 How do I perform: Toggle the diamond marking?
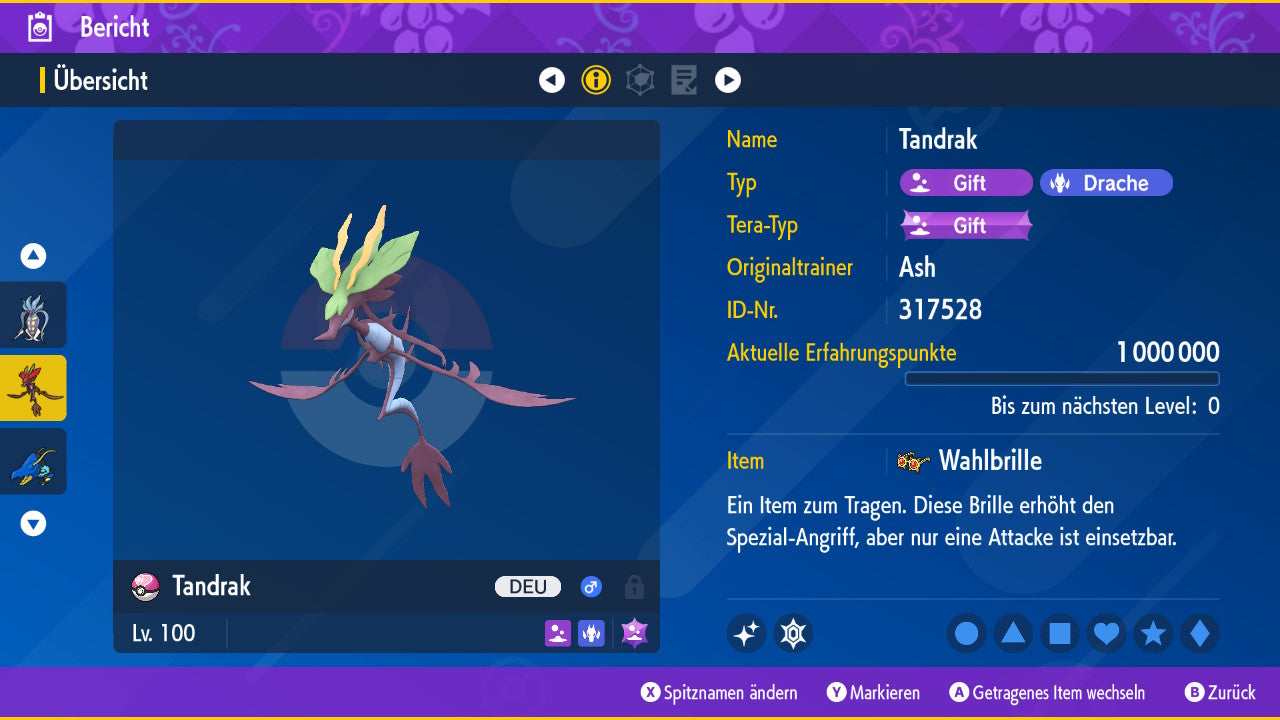[1200, 634]
